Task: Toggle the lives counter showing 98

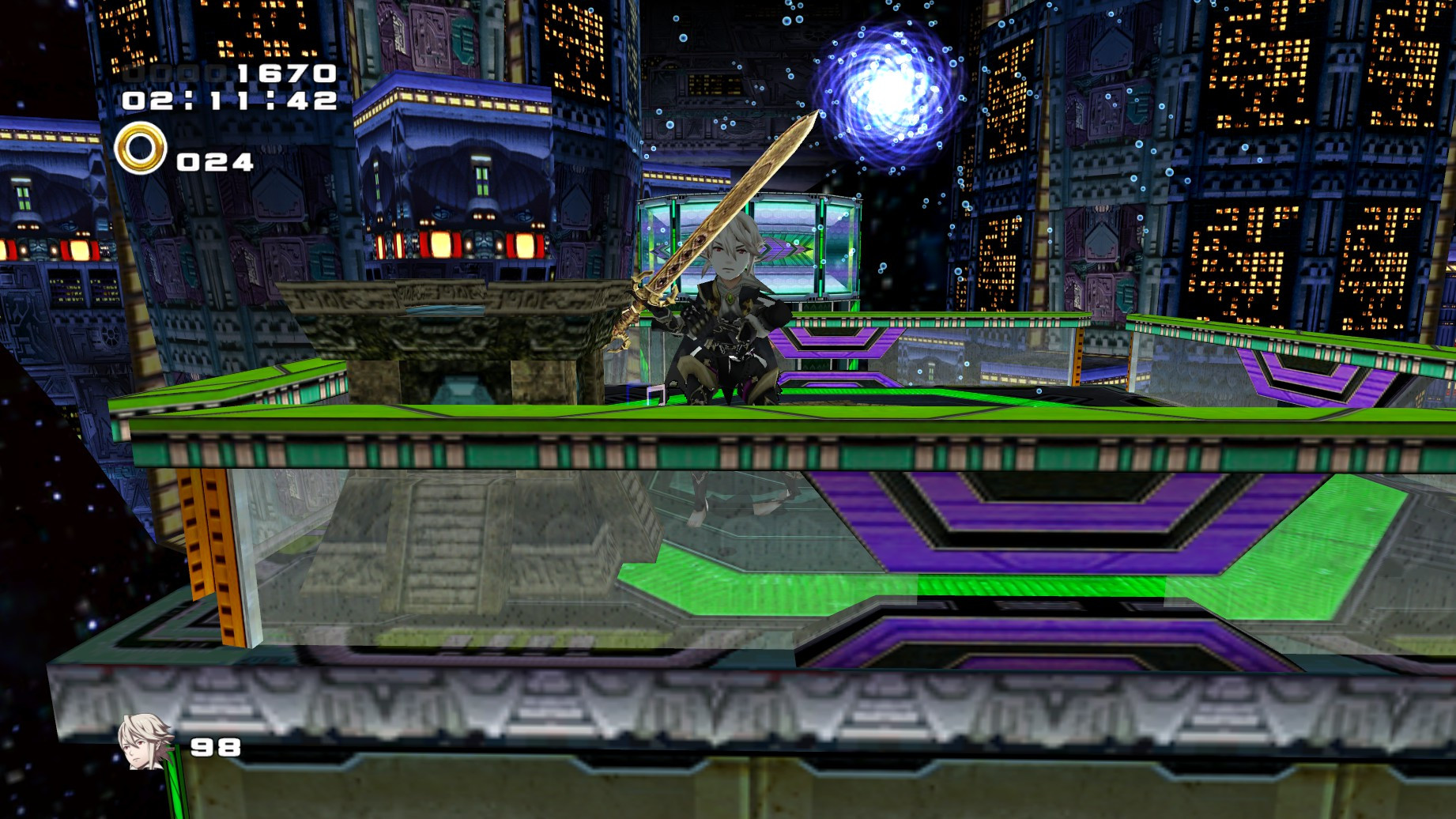Action: point(215,745)
